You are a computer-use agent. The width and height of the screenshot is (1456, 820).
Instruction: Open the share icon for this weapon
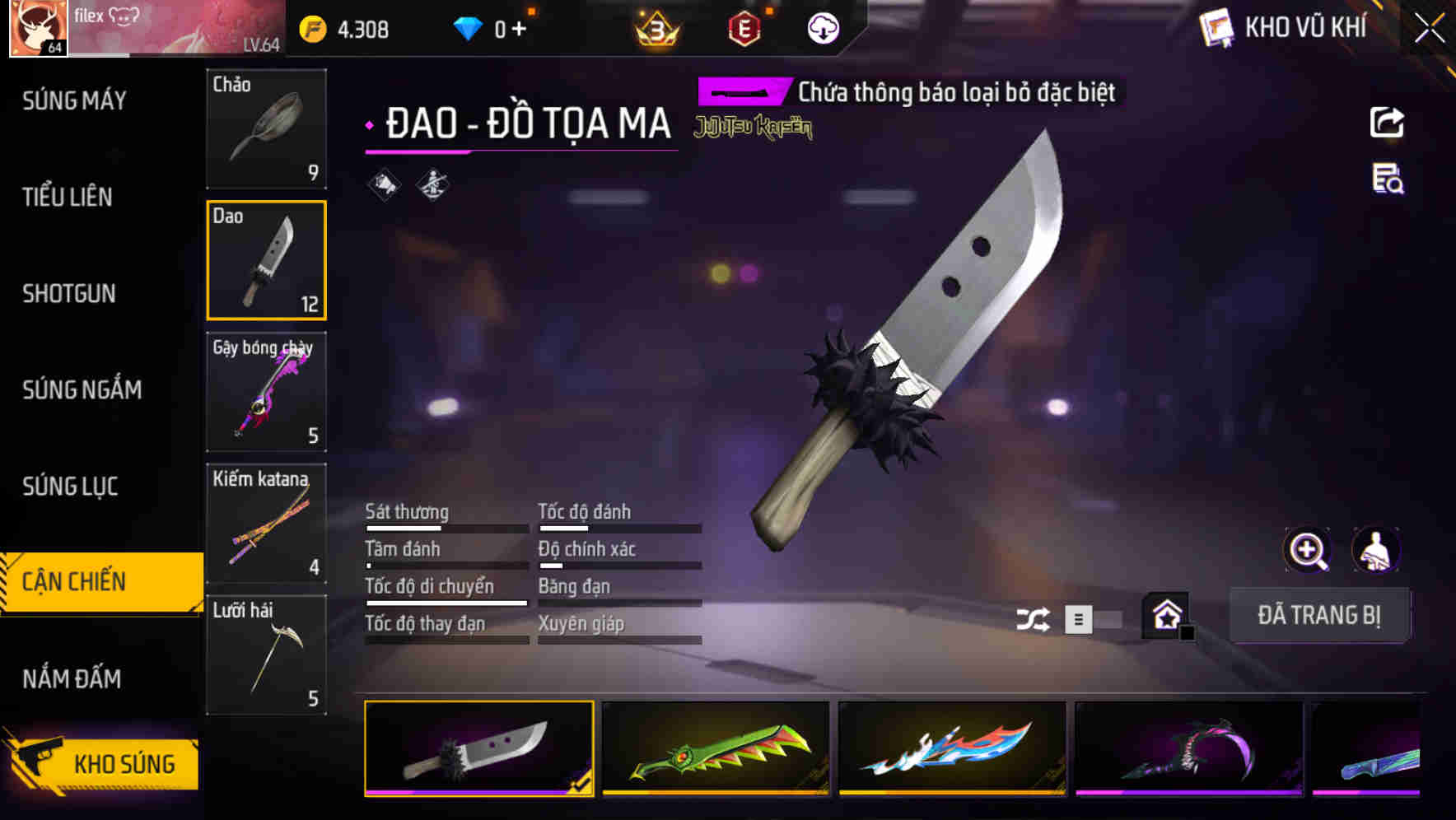click(x=1387, y=122)
